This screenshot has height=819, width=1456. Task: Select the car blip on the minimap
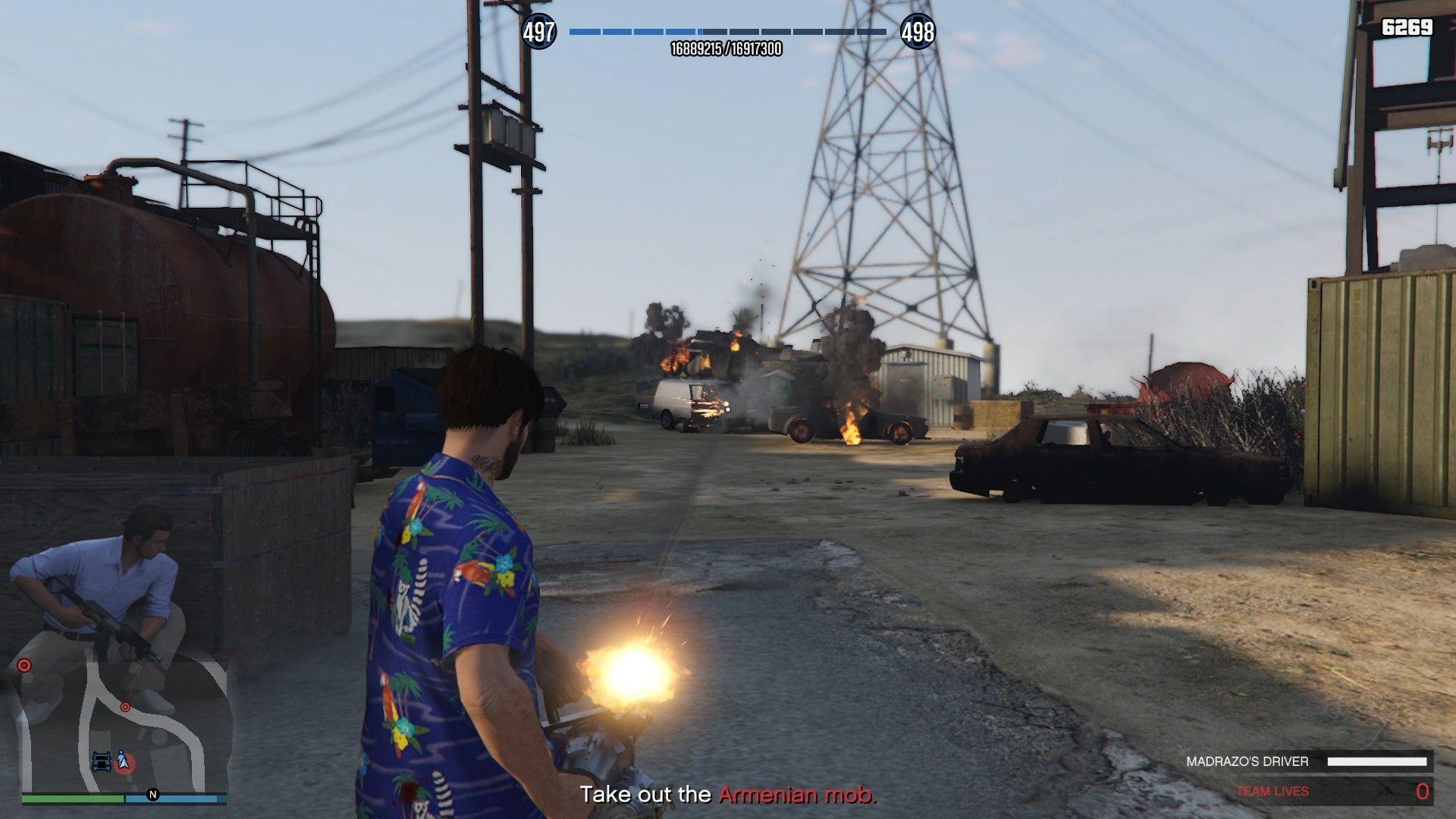[102, 763]
